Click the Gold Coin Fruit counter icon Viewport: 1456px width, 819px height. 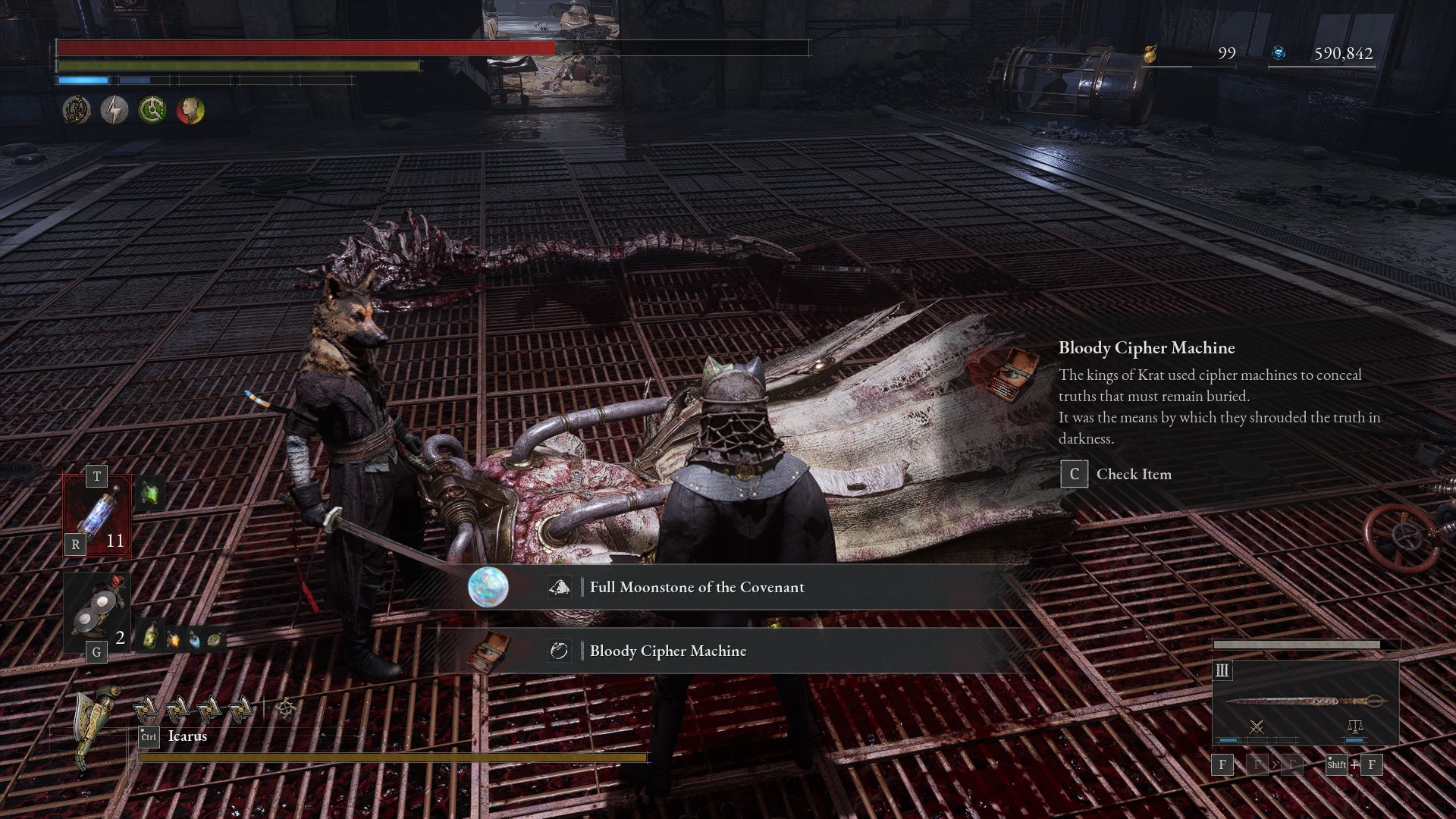click(x=1150, y=53)
